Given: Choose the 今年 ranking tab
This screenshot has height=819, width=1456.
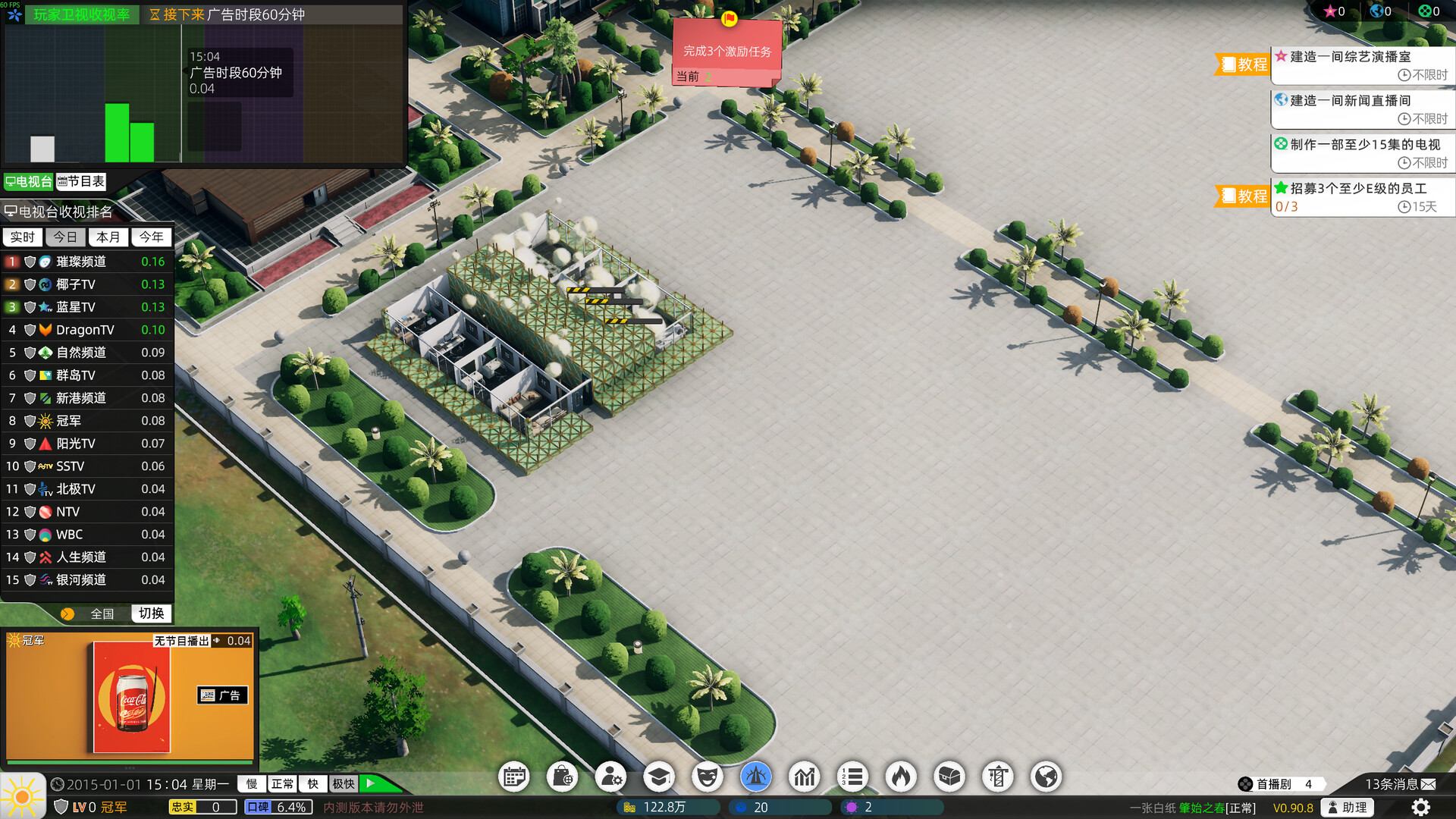Looking at the screenshot, I should coord(151,237).
